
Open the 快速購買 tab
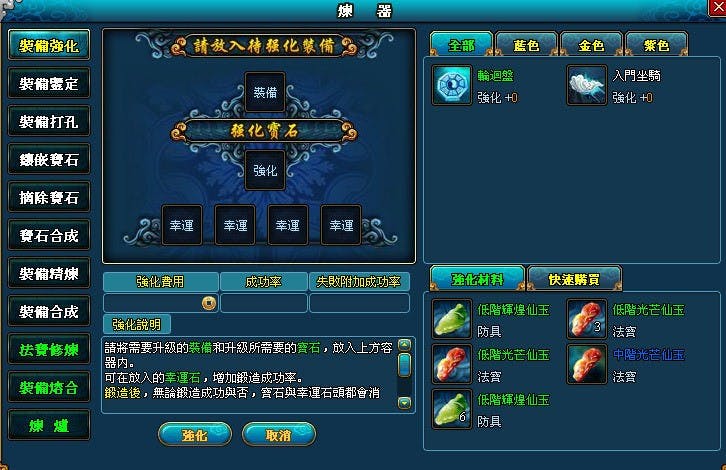pyautogui.click(x=574, y=278)
